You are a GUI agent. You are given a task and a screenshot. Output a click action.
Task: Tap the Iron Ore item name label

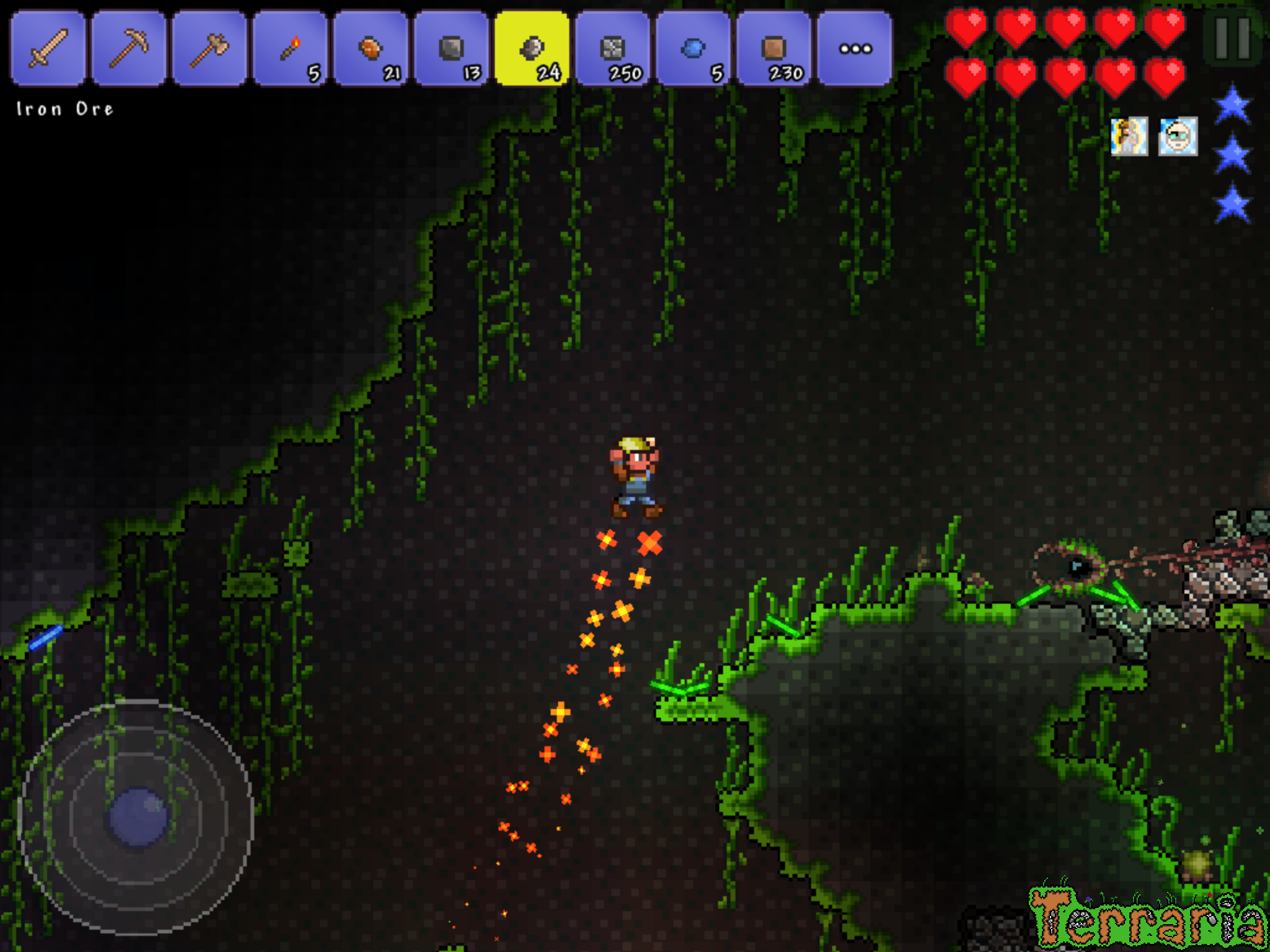click(64, 109)
